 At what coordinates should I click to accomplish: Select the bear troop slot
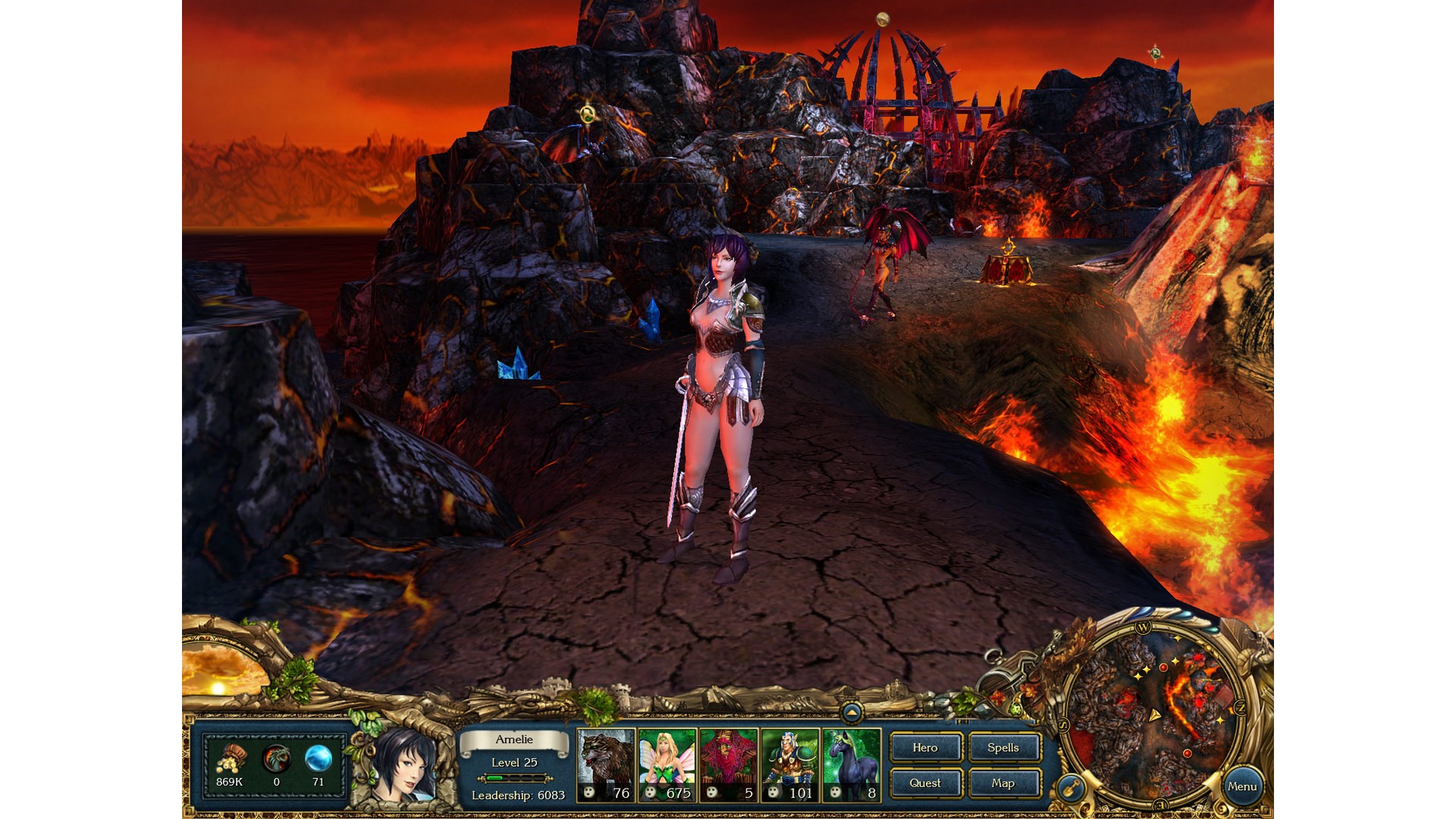pyautogui.click(x=606, y=765)
